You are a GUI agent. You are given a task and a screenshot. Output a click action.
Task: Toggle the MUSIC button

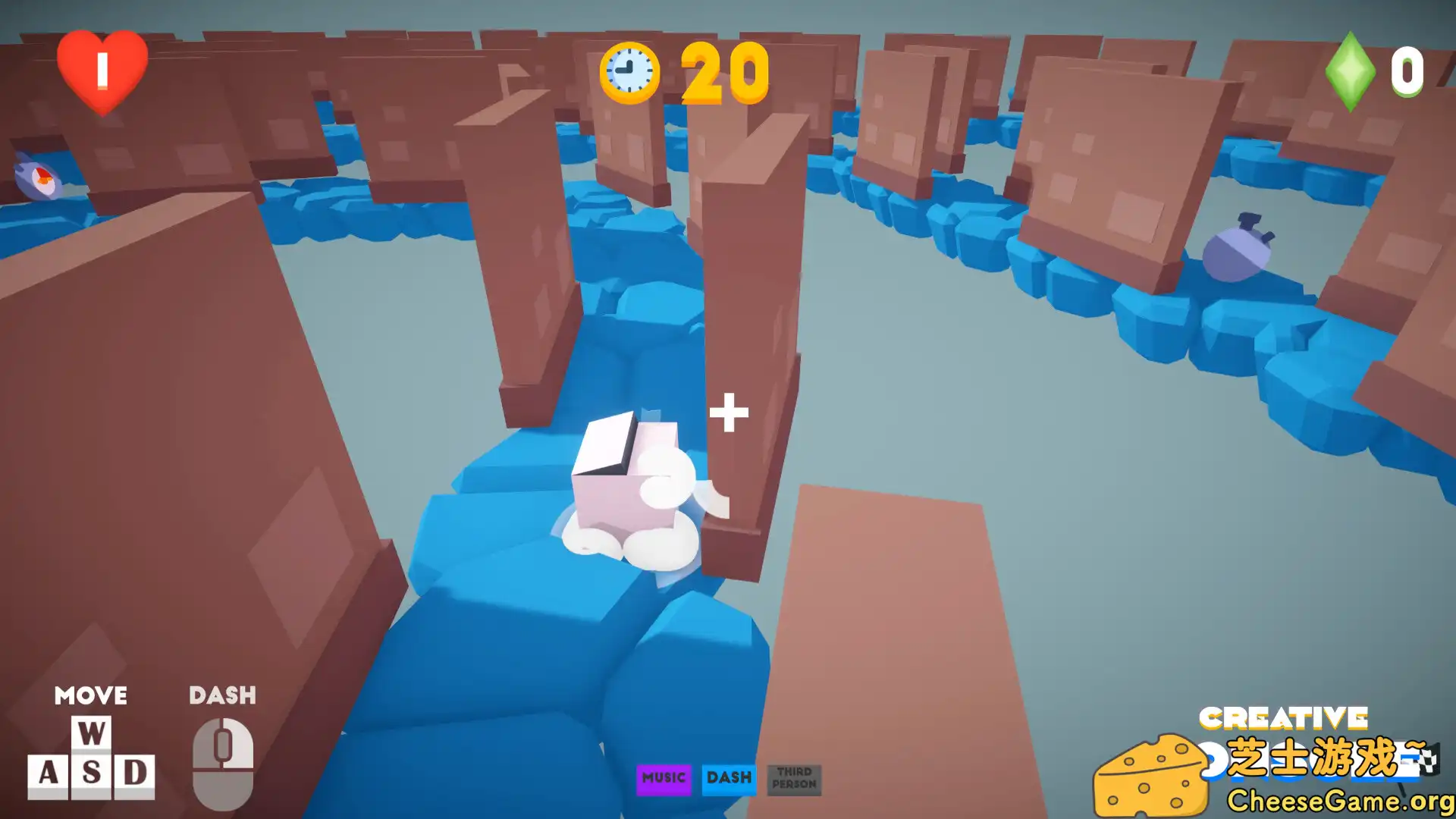(664, 777)
